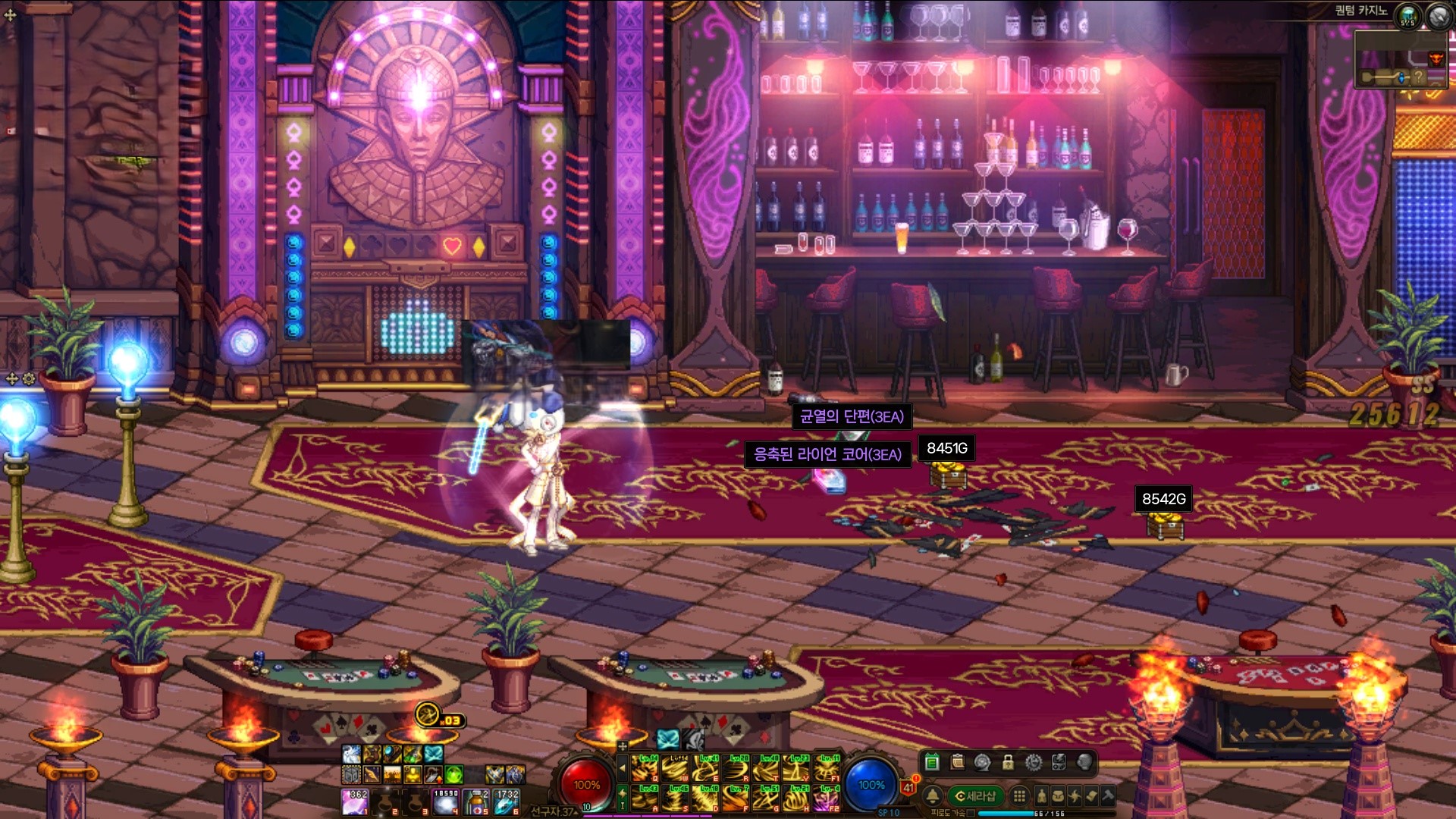Click the grey compass button by the minimap
1456x819 pixels.
(x=1439, y=15)
